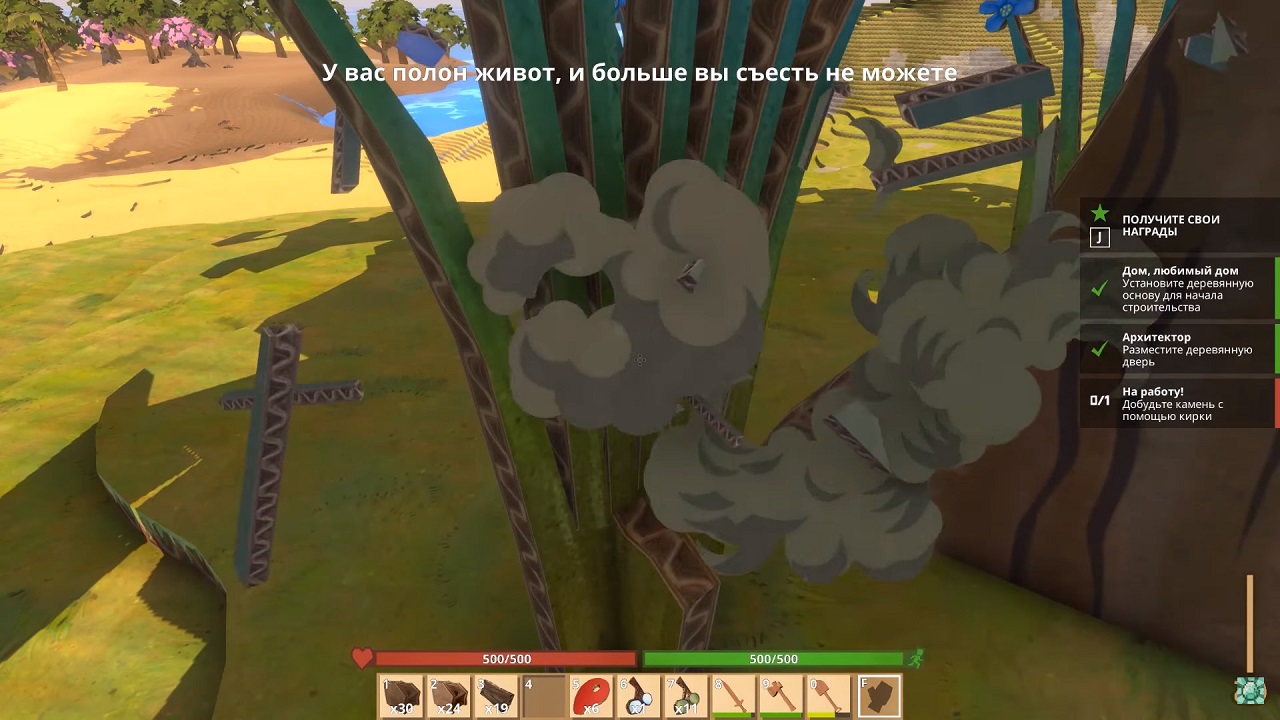The image size is (1280, 720).
Task: Equip the wooden axe from the hotbar
Action: click(x=780, y=696)
